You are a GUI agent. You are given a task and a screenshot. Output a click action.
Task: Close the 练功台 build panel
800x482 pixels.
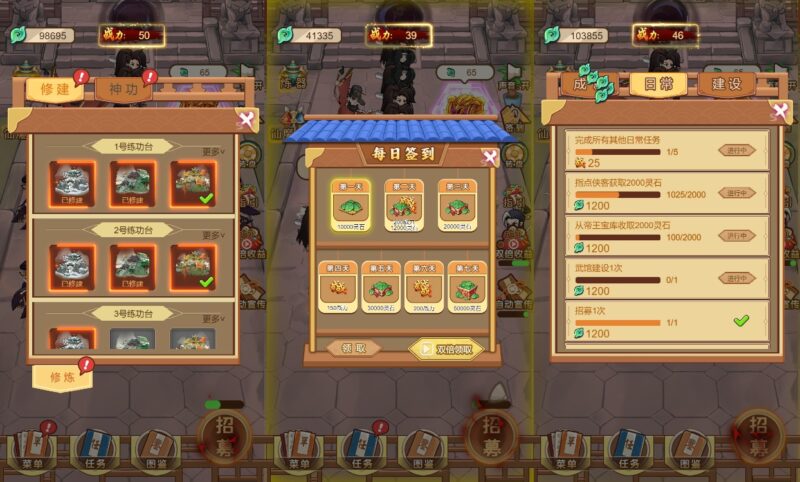245,120
